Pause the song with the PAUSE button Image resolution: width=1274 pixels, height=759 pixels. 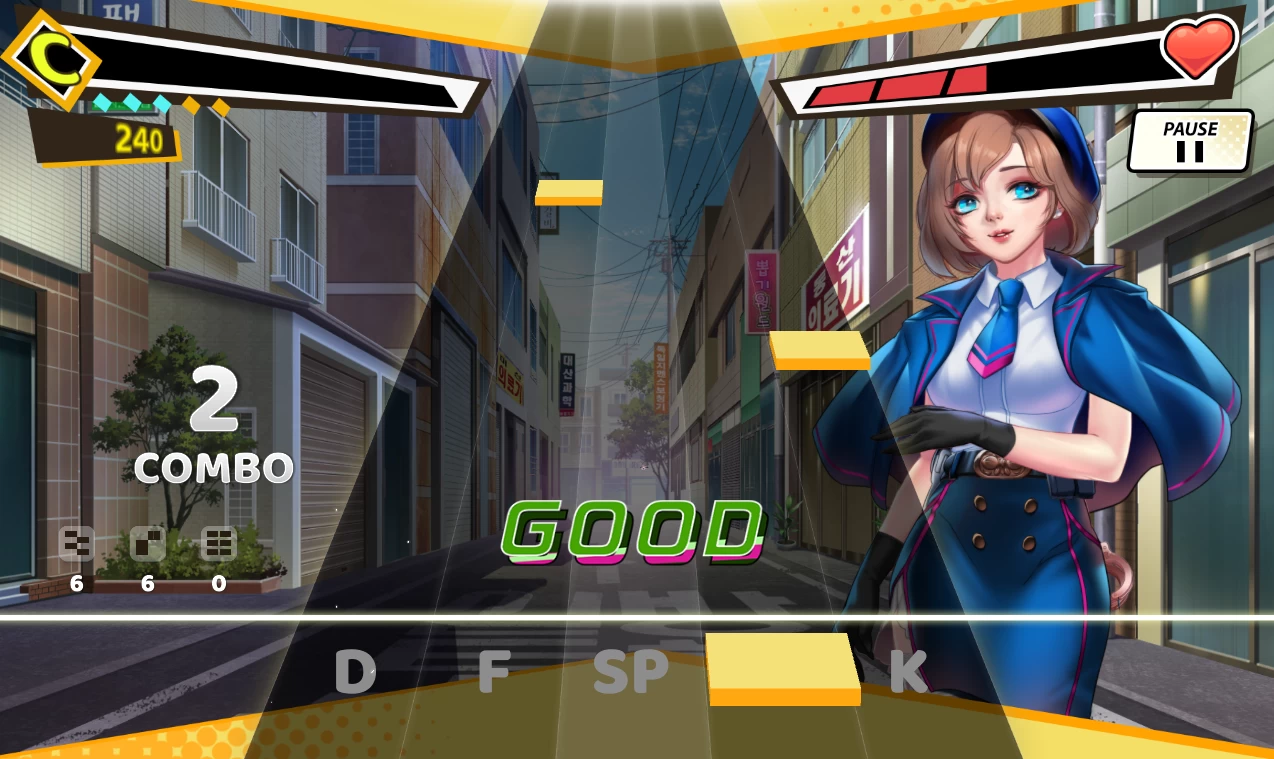coord(1190,141)
